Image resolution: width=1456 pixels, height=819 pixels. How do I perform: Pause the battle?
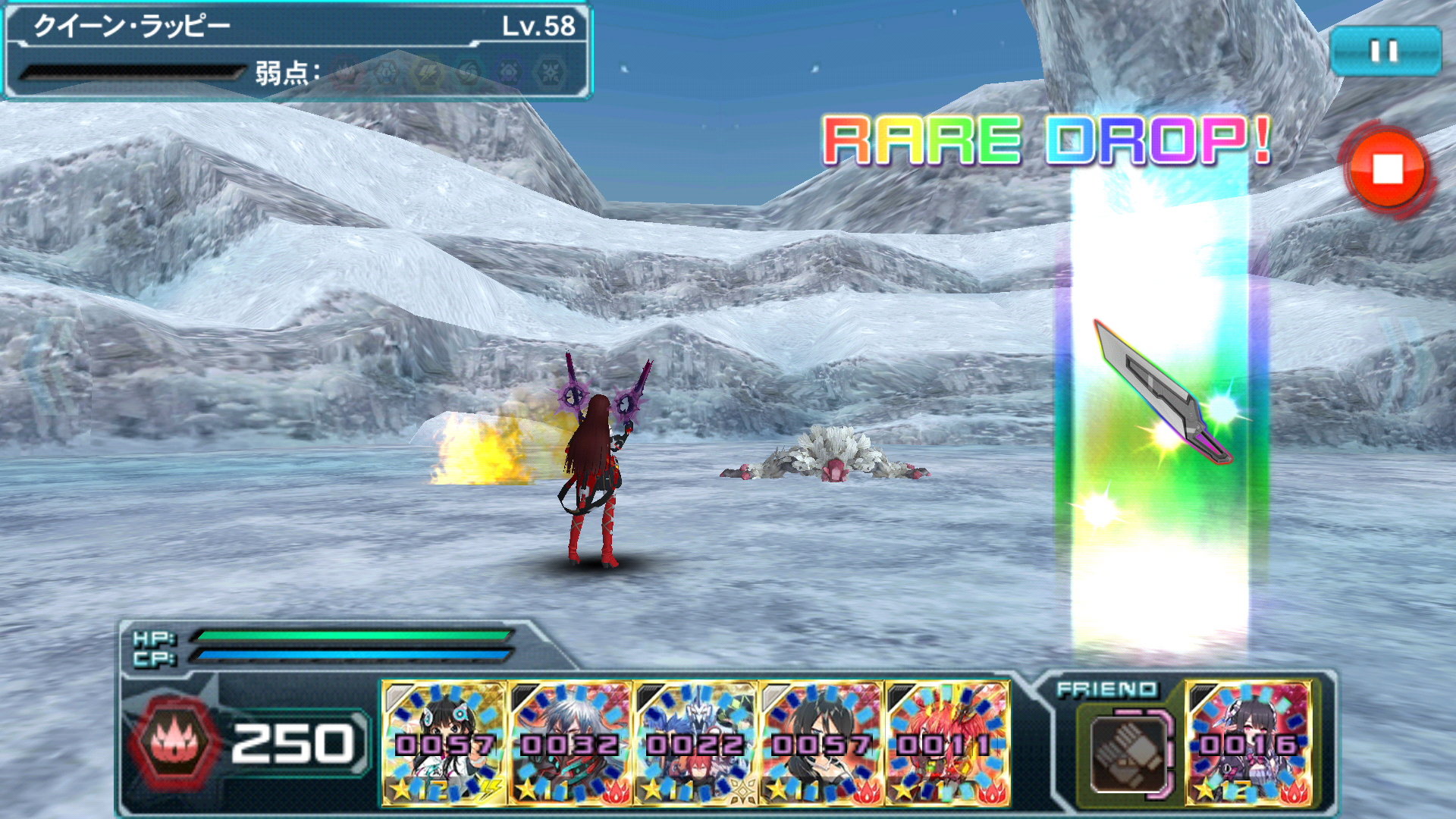1385,51
